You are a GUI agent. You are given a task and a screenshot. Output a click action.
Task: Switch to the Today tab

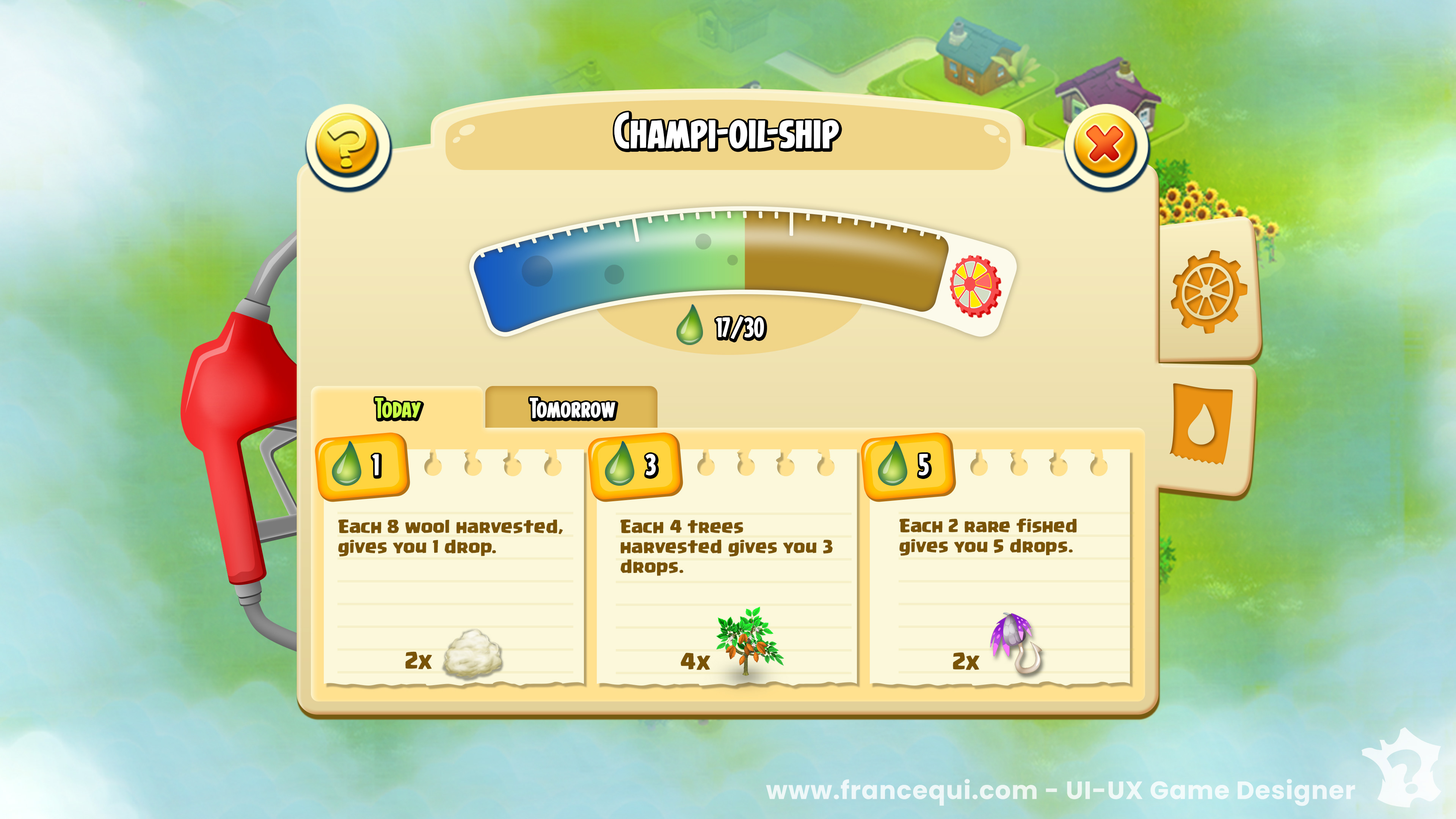[x=398, y=409]
